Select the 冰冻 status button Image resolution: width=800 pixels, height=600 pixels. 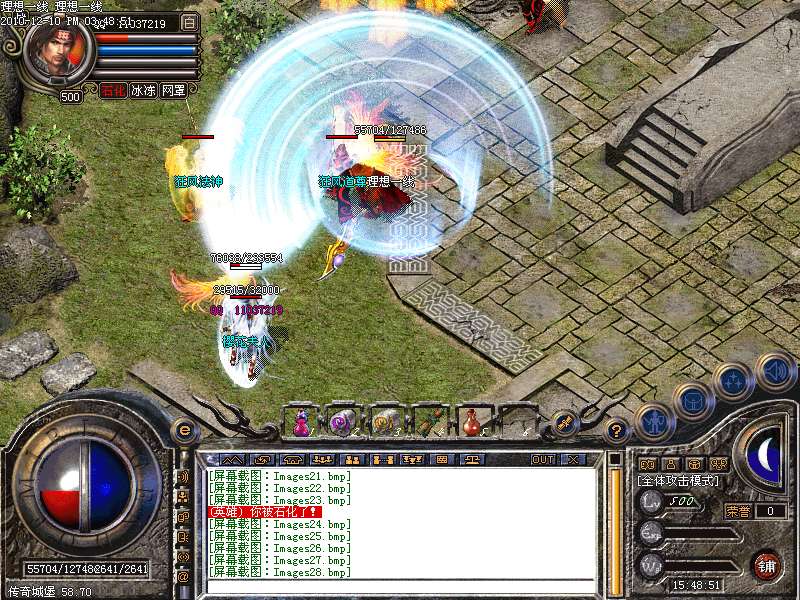[144, 90]
